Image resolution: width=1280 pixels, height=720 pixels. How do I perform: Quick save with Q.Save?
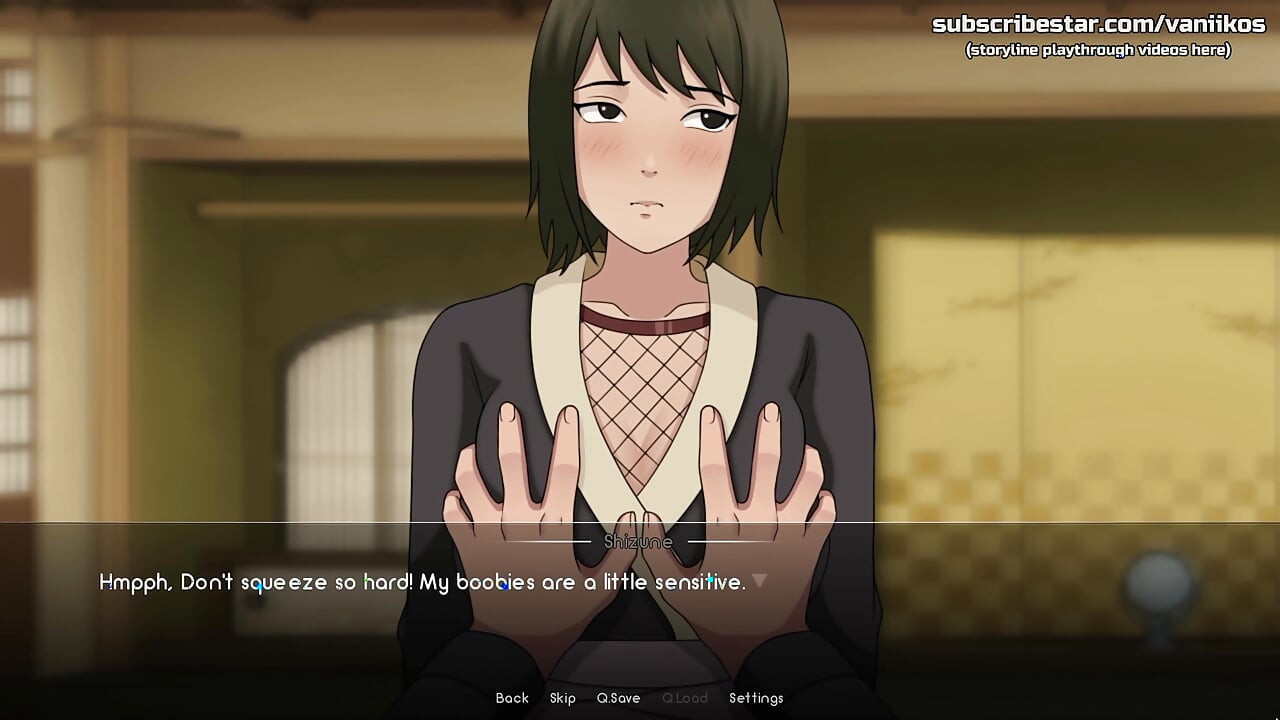(x=618, y=698)
